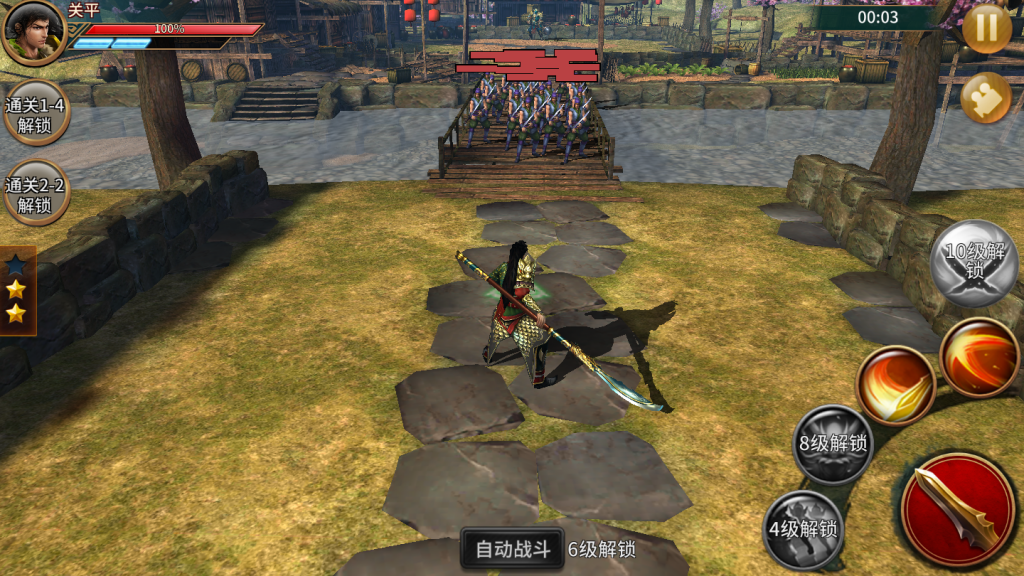Viewport: 1024px width, 576px height.
Task: Tap the locked 10级解锁 skill slot
Action: tap(975, 263)
